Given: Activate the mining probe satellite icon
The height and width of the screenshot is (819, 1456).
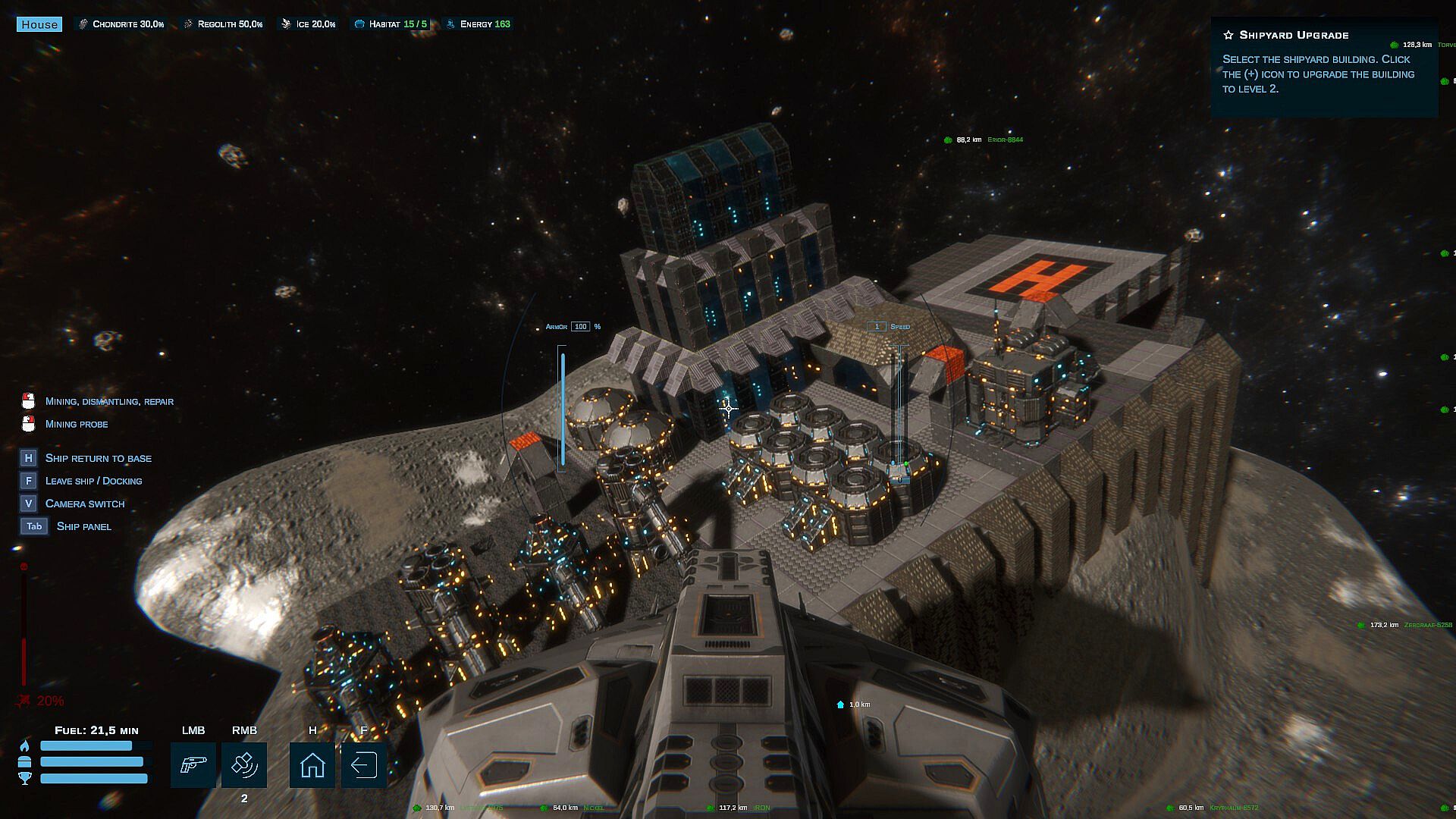Looking at the screenshot, I should pos(244,764).
